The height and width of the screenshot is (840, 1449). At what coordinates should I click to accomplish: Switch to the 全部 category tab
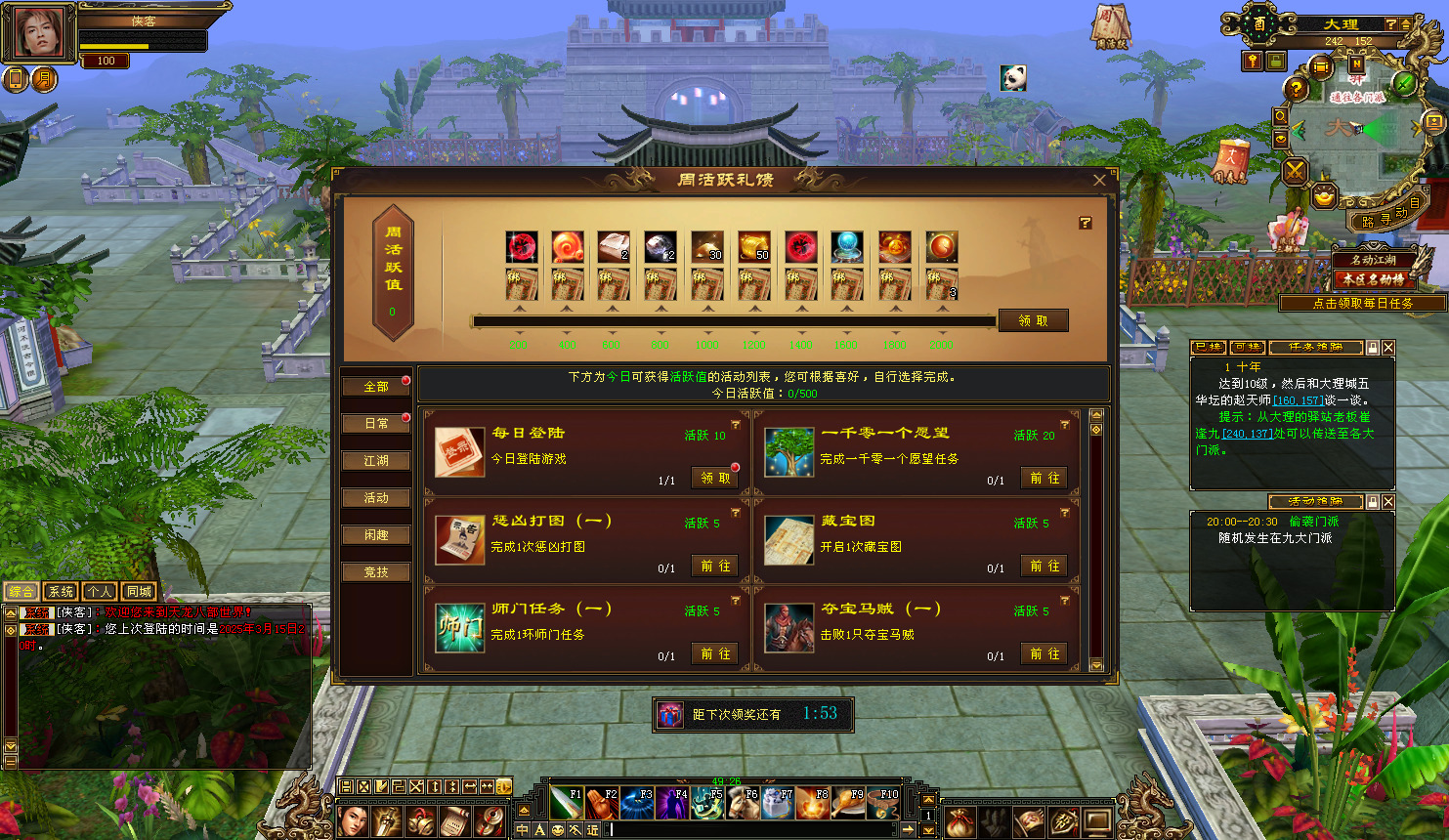coord(376,387)
